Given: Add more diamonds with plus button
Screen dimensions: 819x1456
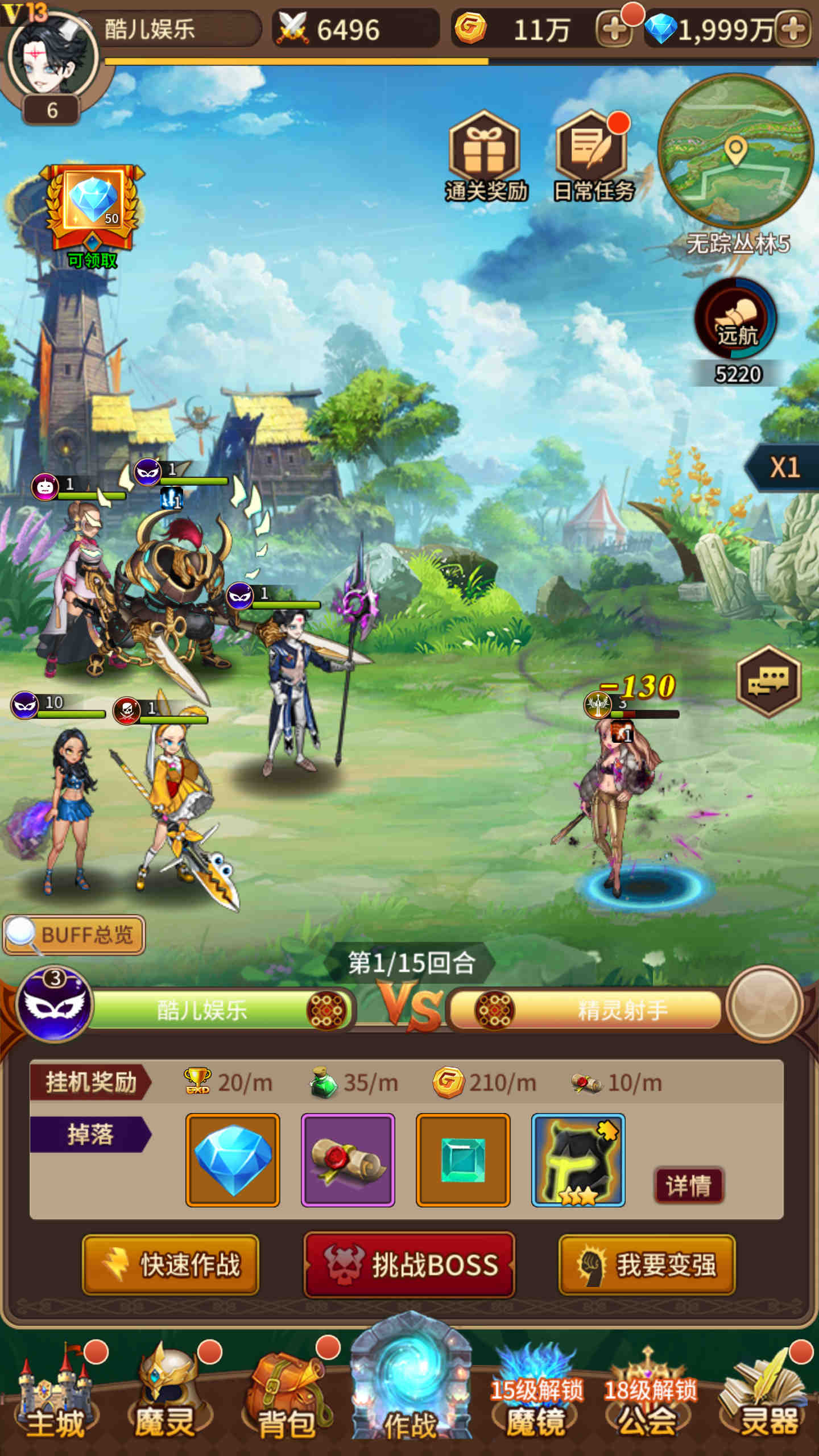Looking at the screenshot, I should click(x=794, y=29).
